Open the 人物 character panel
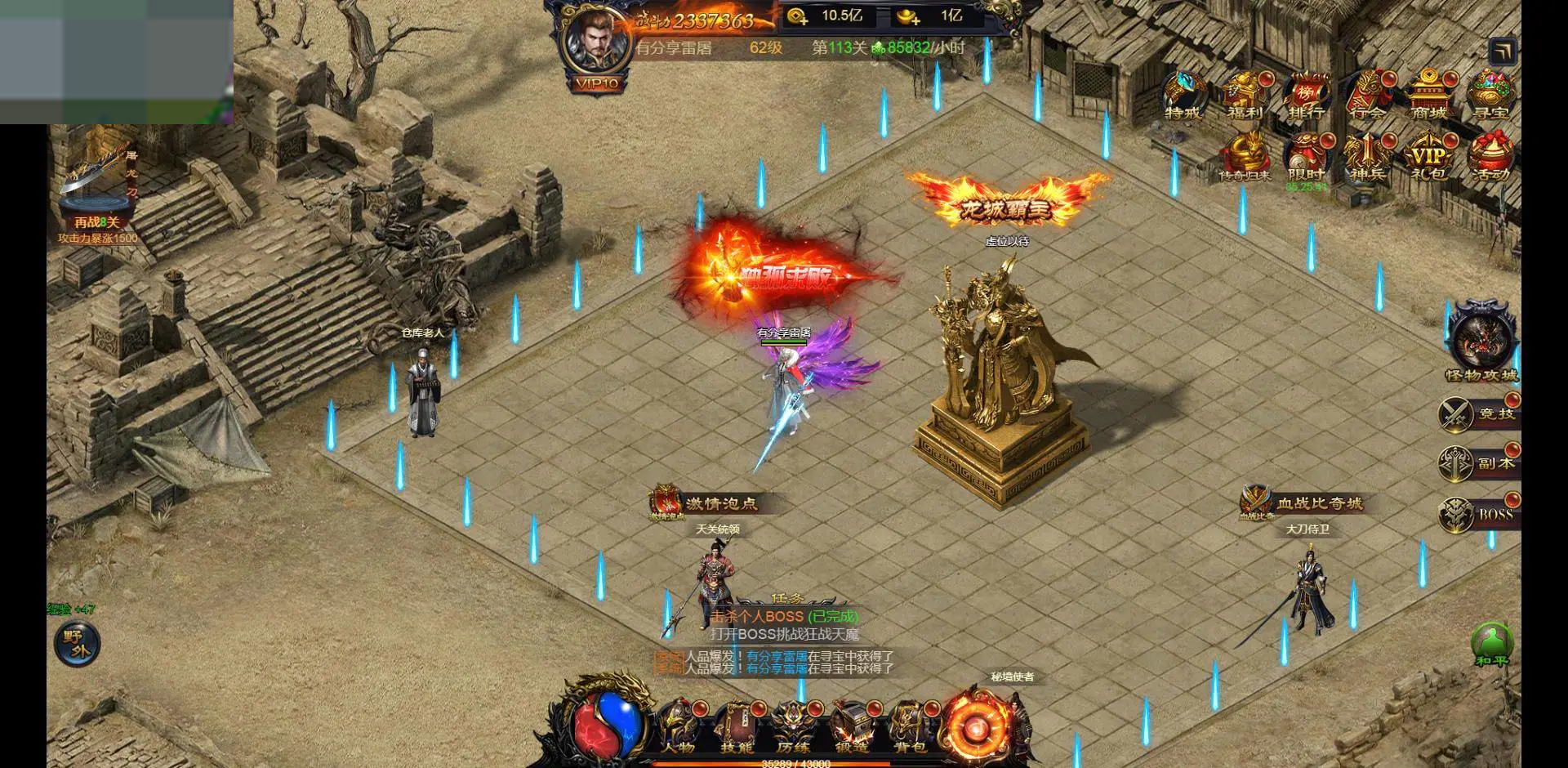 click(677, 727)
